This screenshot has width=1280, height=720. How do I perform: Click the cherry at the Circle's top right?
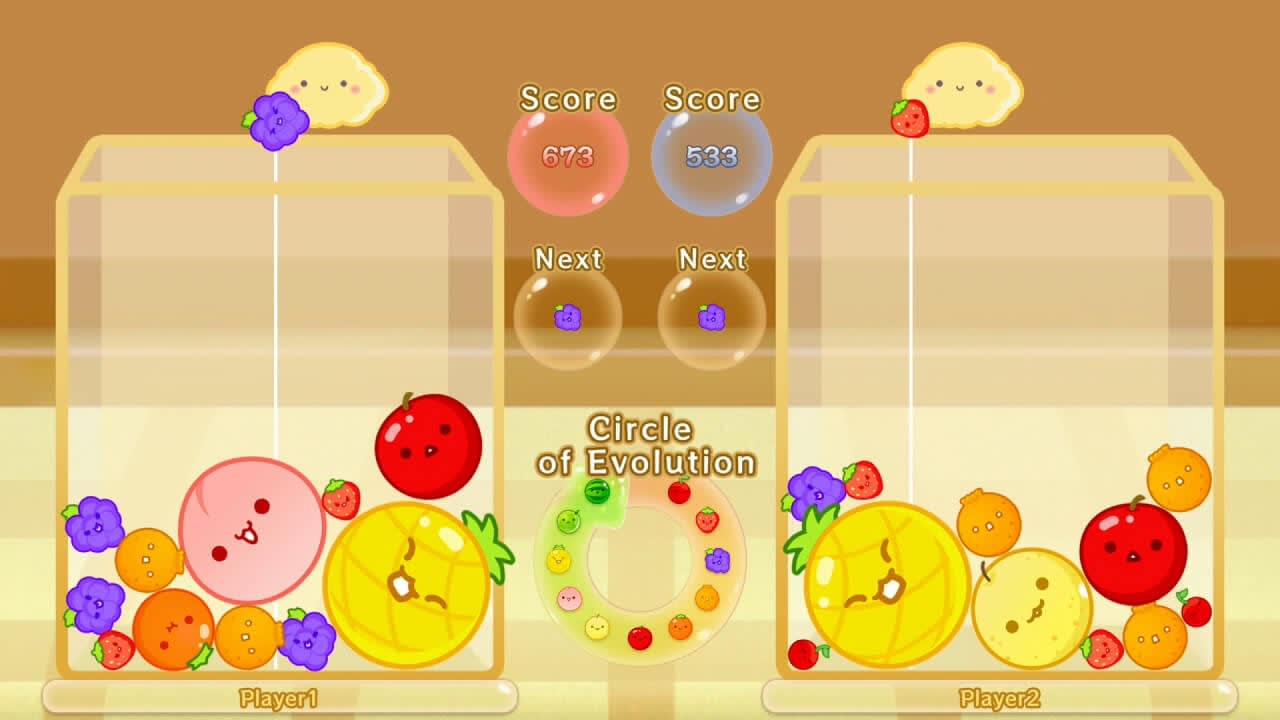(680, 490)
